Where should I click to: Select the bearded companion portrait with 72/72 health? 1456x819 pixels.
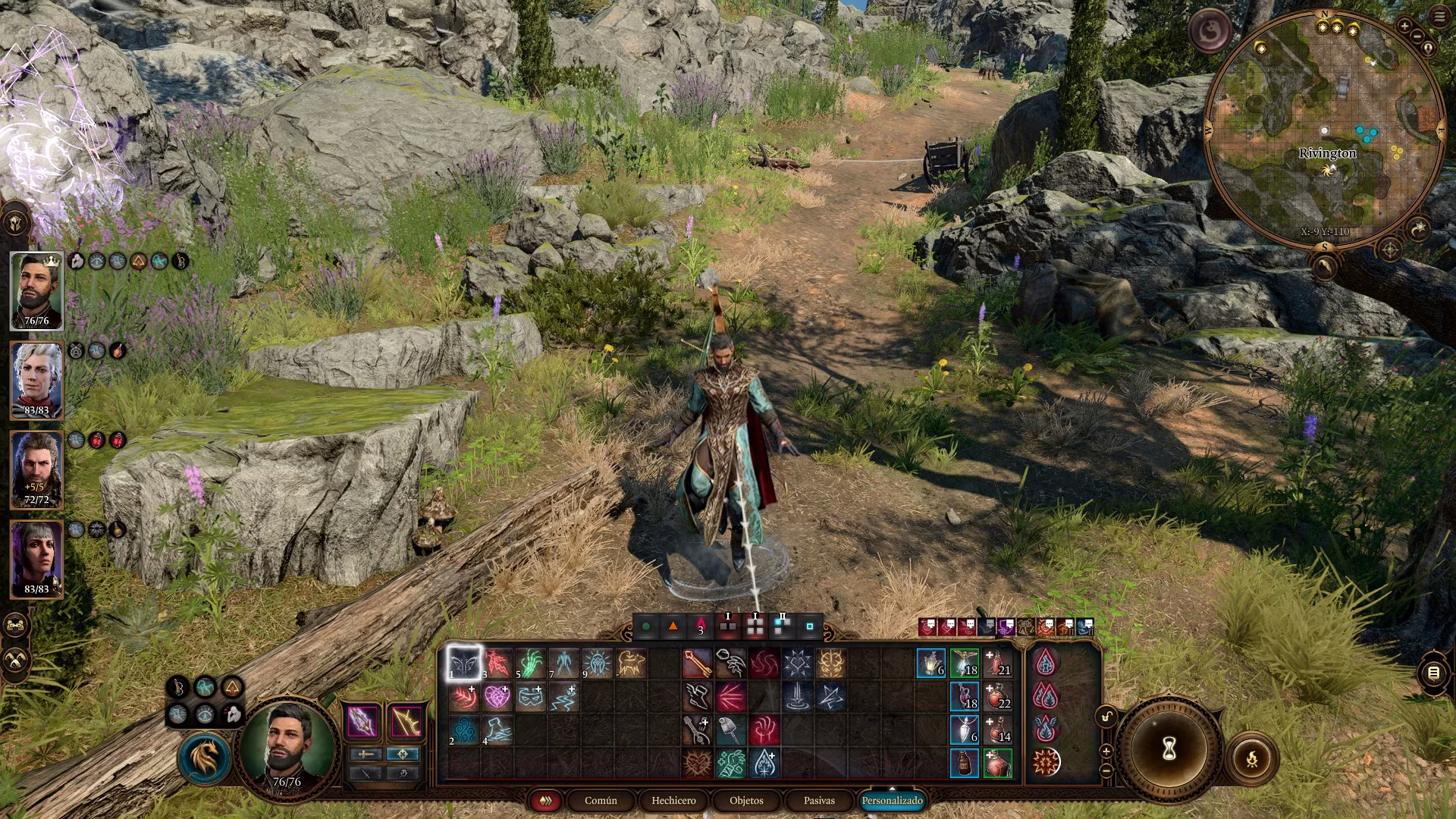36,469
